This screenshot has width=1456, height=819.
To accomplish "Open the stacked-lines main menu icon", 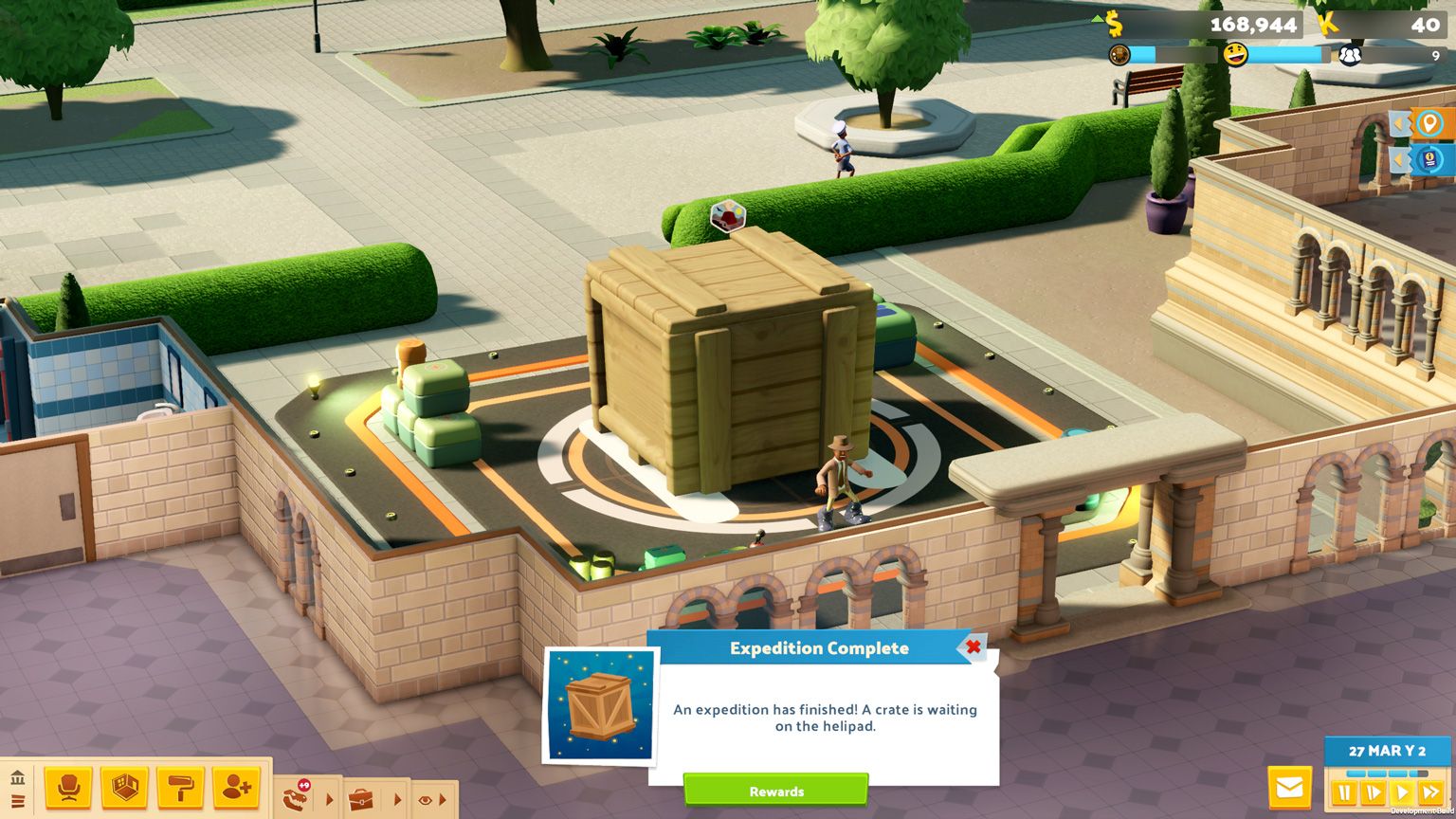I will pyautogui.click(x=17, y=802).
